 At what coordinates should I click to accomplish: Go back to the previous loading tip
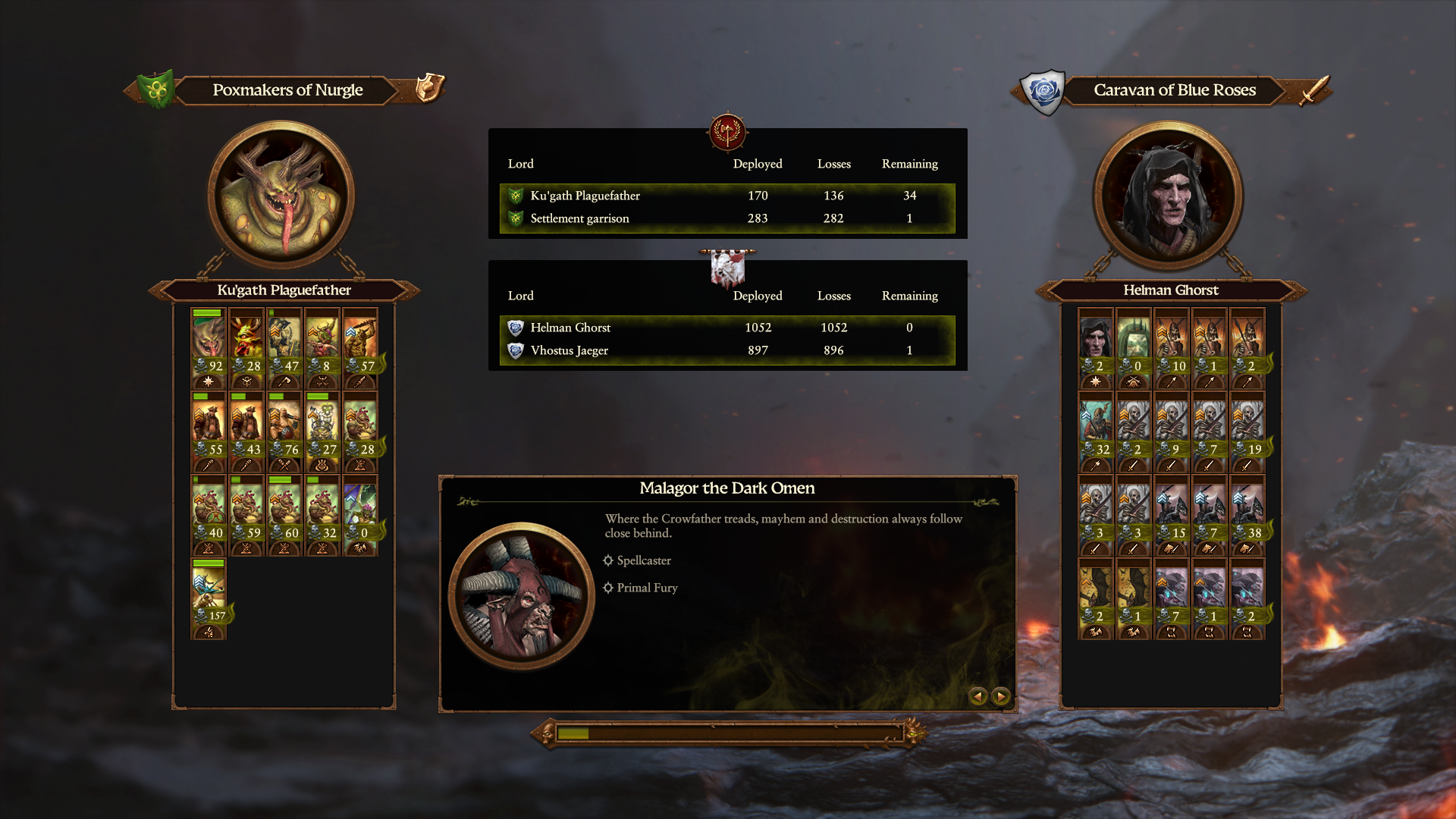coord(978,696)
